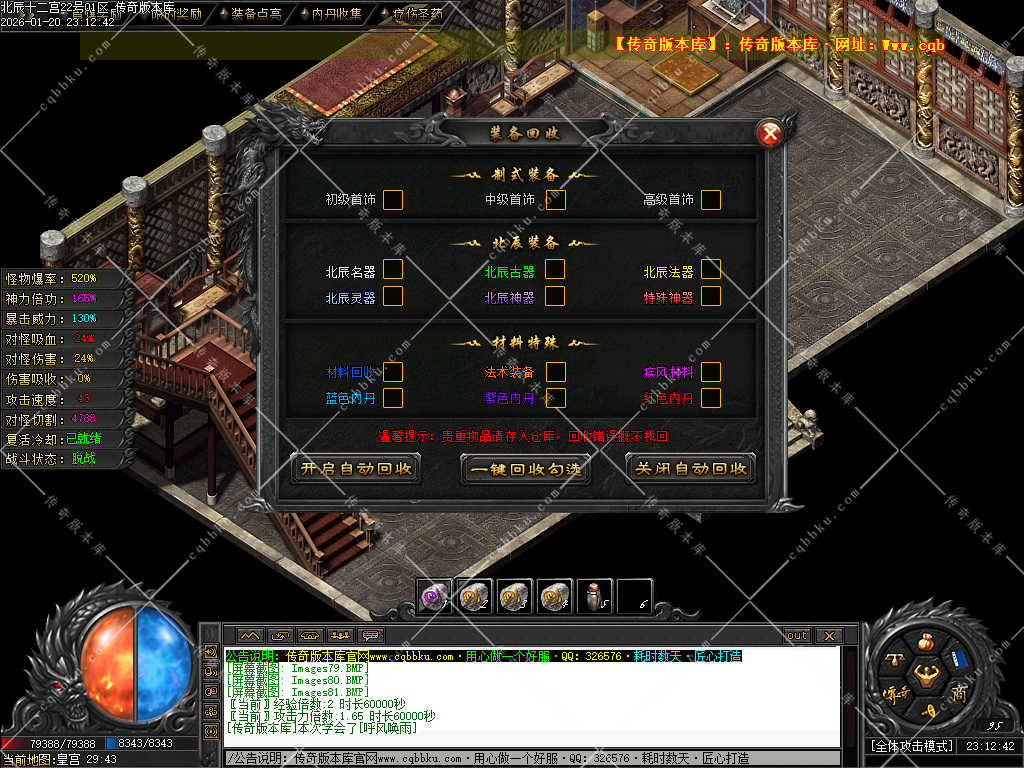This screenshot has width=1024, height=768.
Task: Open the 疗伤圣药 top menu
Action: [418, 15]
